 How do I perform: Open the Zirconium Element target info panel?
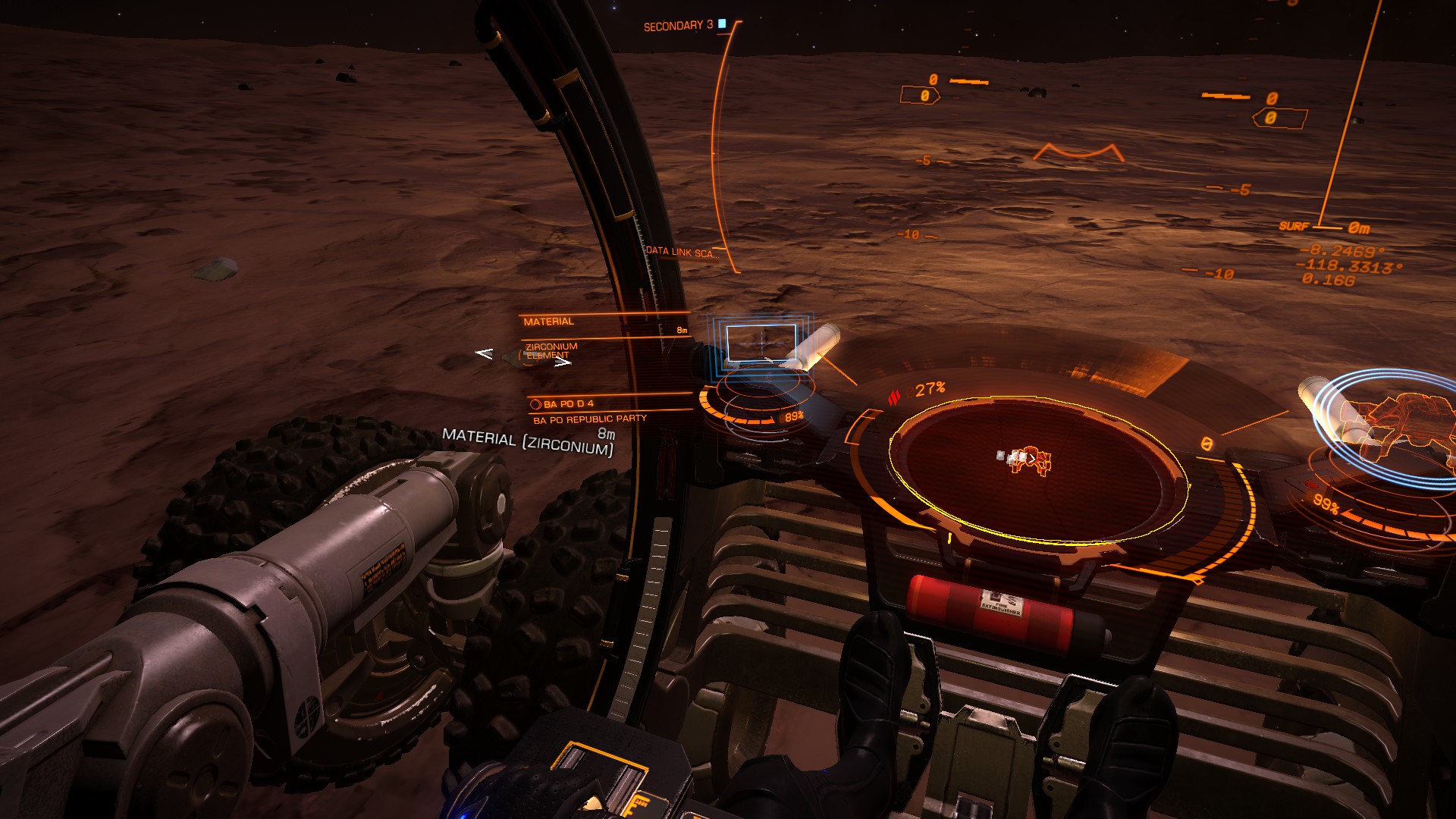click(552, 350)
